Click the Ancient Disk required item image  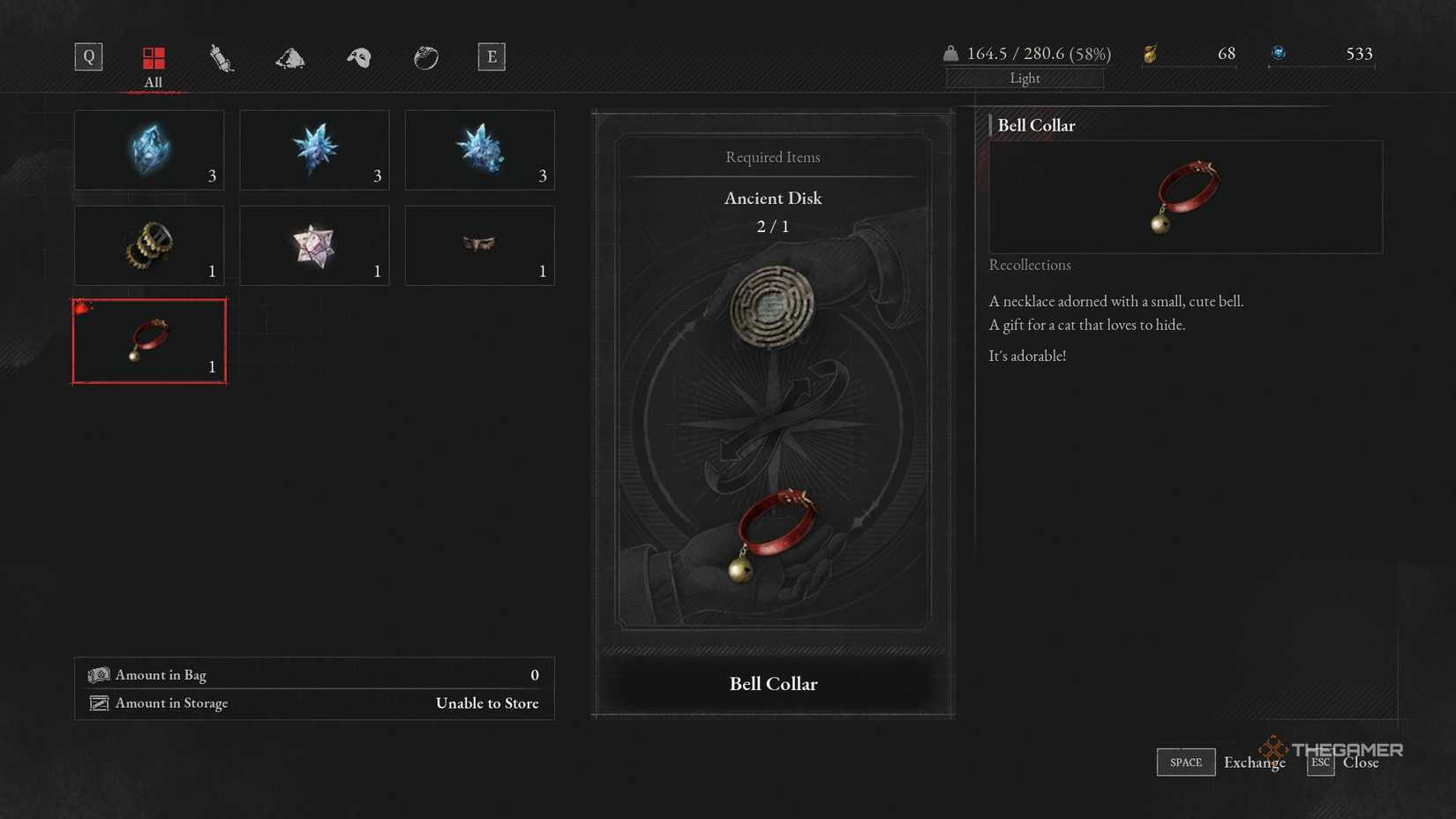pyautogui.click(x=772, y=307)
